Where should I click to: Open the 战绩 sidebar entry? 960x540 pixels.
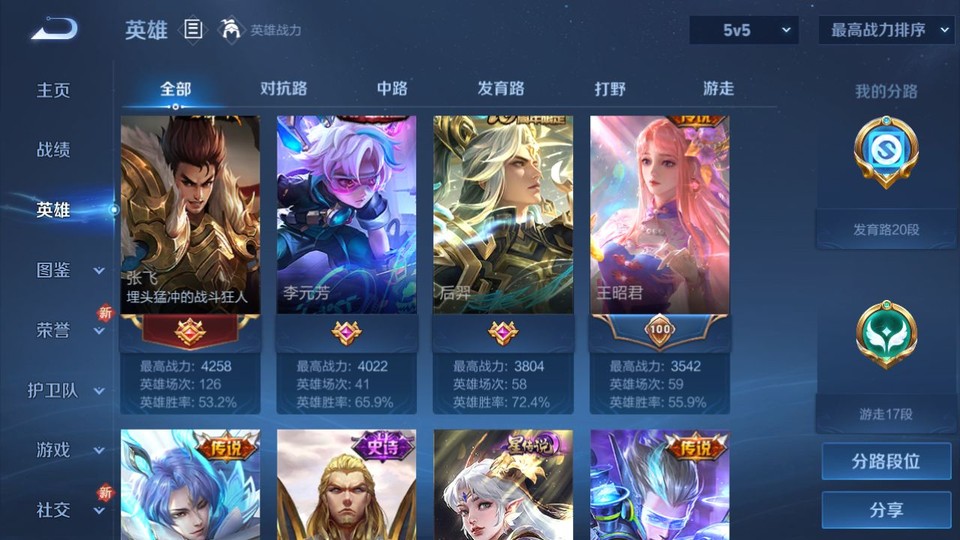pos(54,150)
